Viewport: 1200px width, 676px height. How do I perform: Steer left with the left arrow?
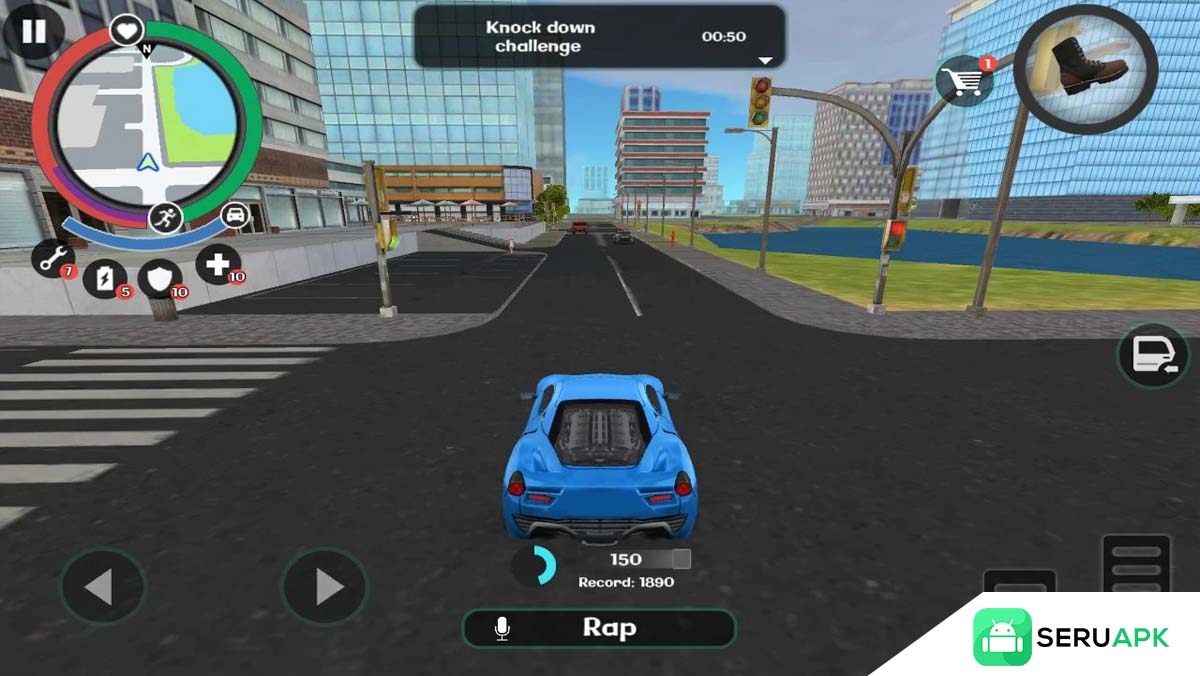pyautogui.click(x=102, y=587)
